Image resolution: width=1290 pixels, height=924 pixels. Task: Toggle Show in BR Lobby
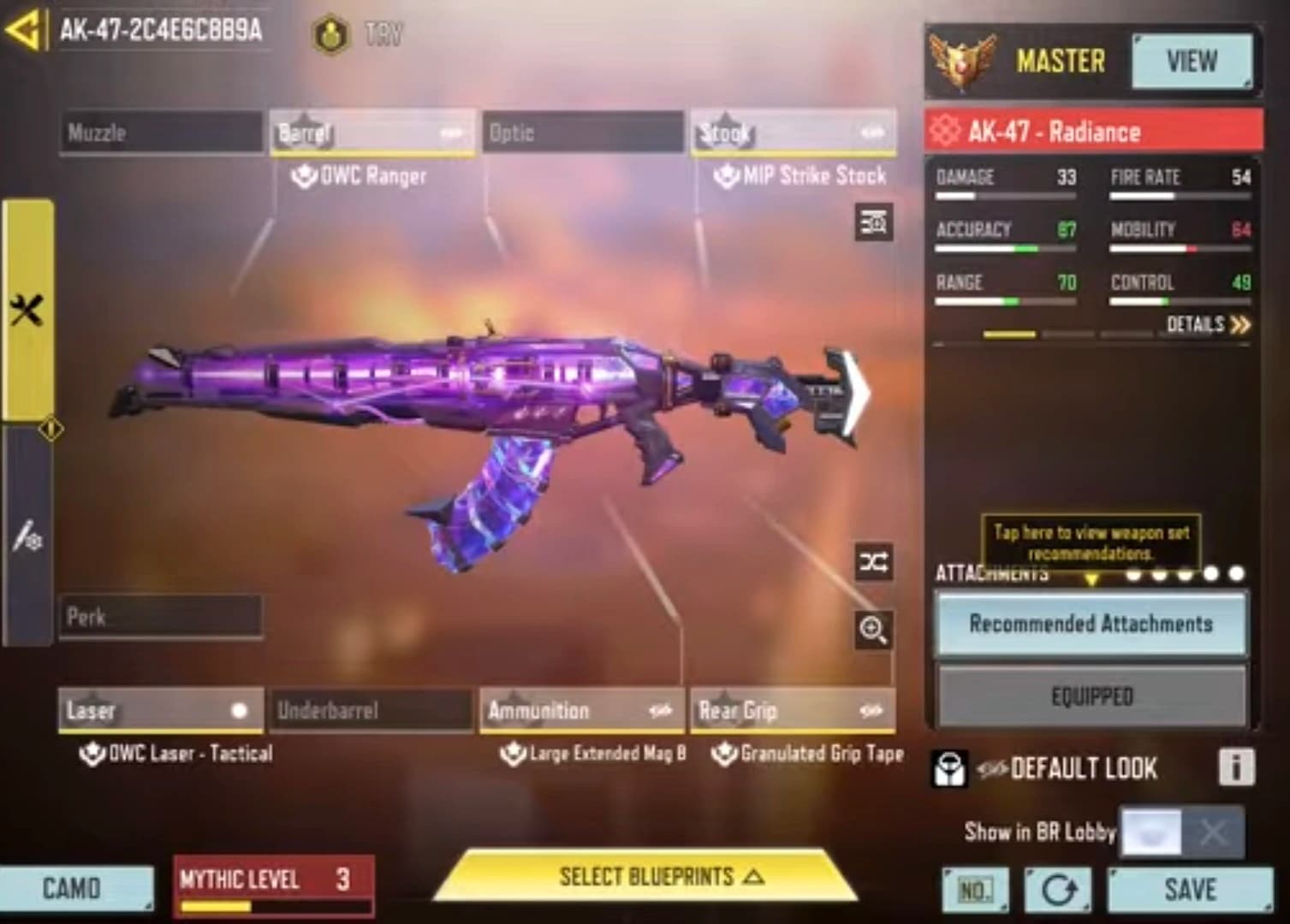[x=1181, y=832]
